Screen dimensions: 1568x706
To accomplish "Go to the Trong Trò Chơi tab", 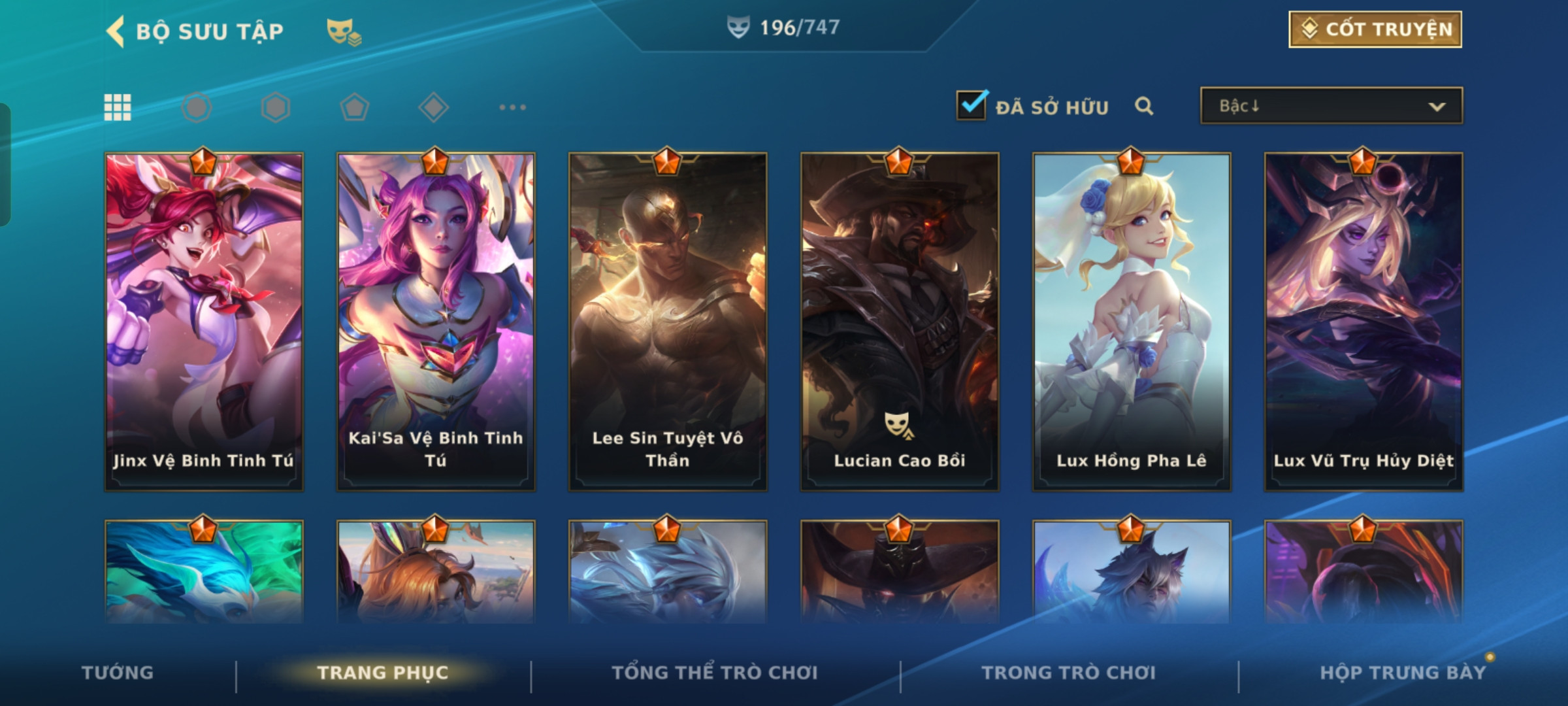I will coord(1068,673).
